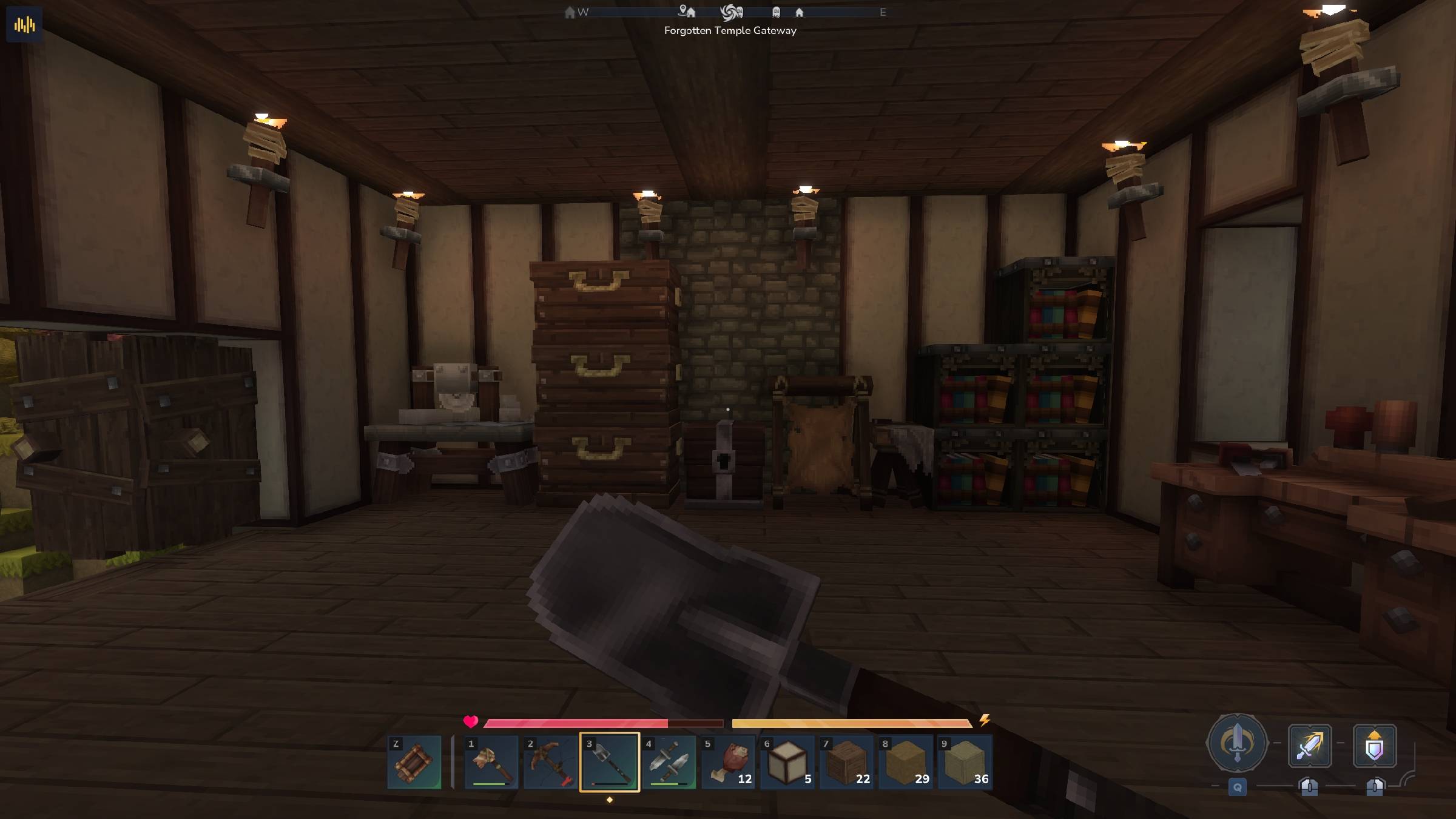Activate the circular sword signature ability
Screen dimensions: 1456x819
coord(1237,743)
